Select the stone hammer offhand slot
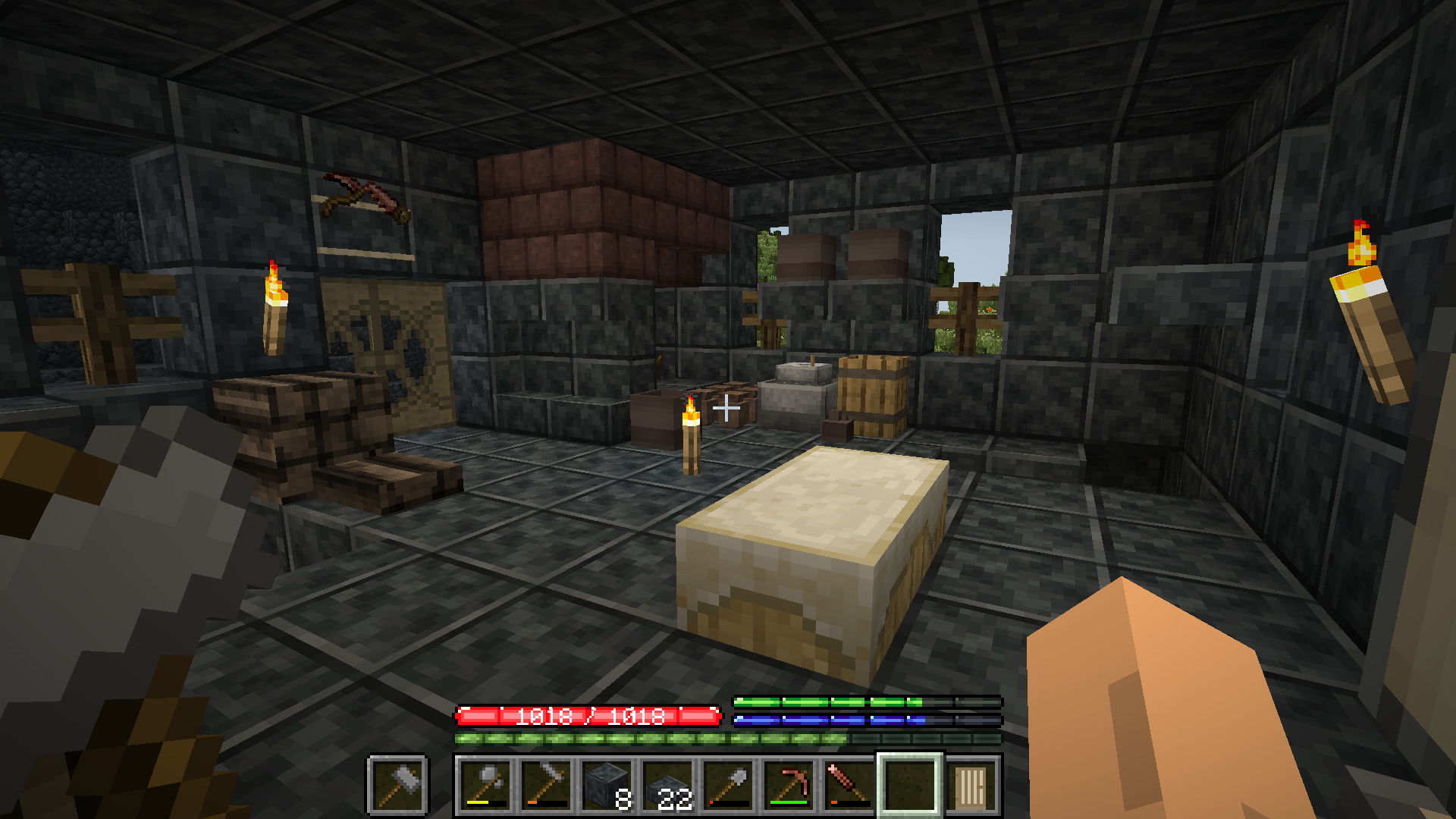Viewport: 1456px width, 819px height. point(398,785)
